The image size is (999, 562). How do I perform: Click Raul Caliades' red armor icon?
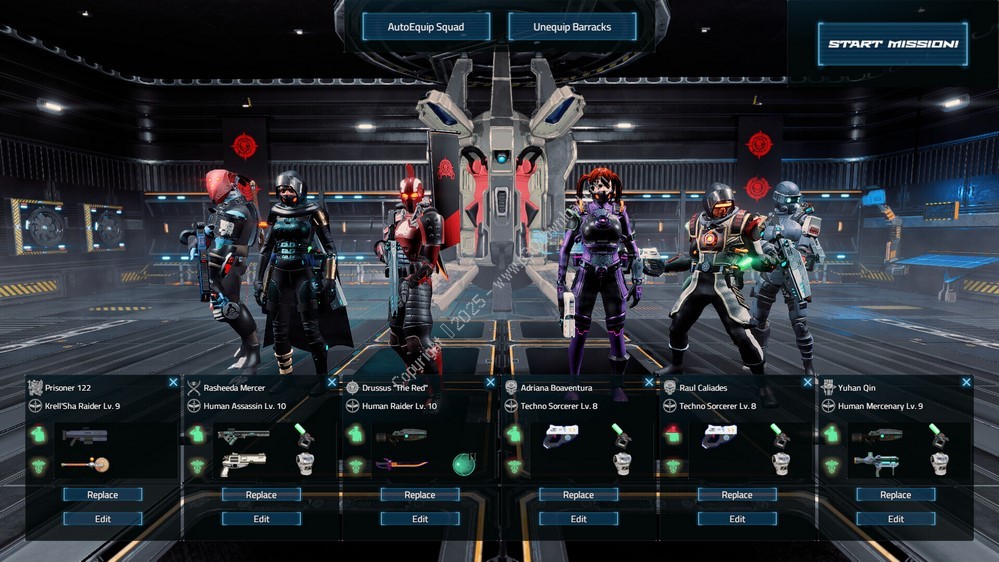[x=672, y=435]
